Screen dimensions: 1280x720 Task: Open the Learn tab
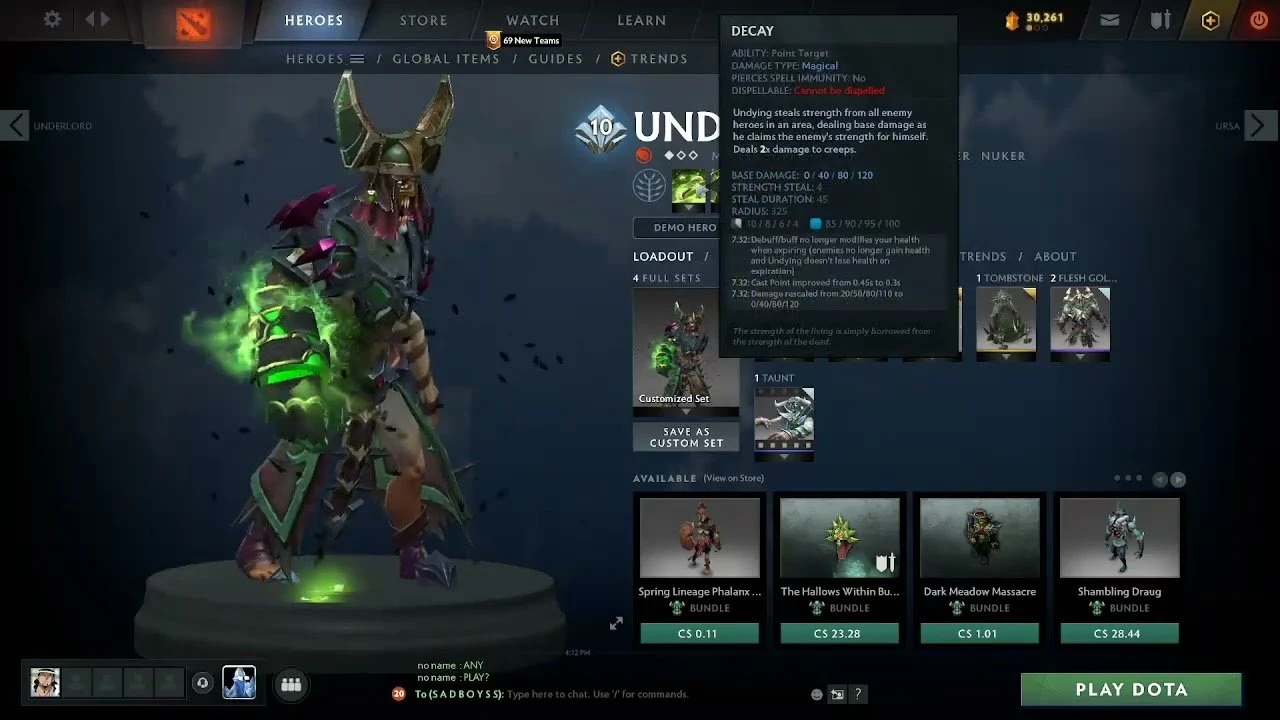coord(641,20)
